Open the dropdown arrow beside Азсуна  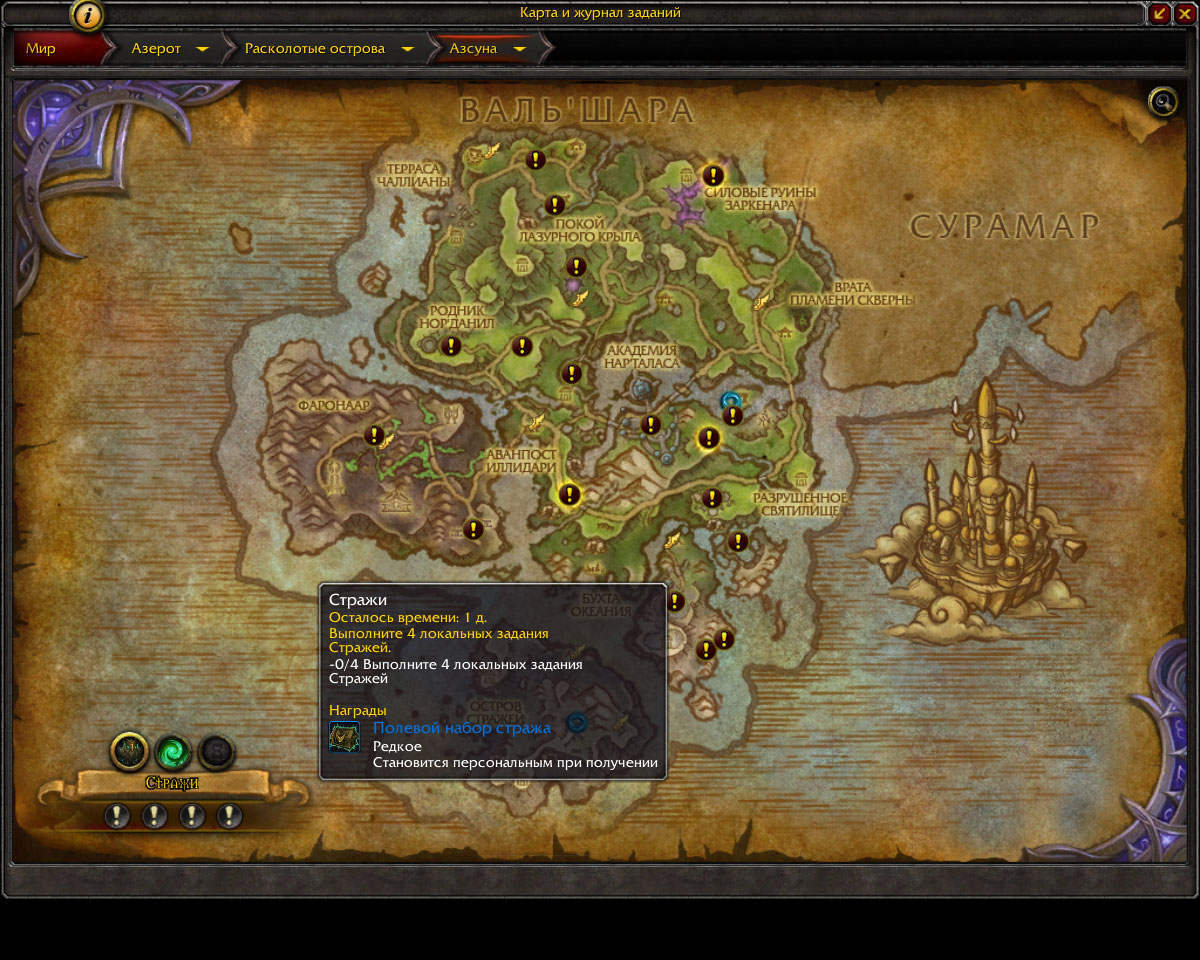click(519, 49)
